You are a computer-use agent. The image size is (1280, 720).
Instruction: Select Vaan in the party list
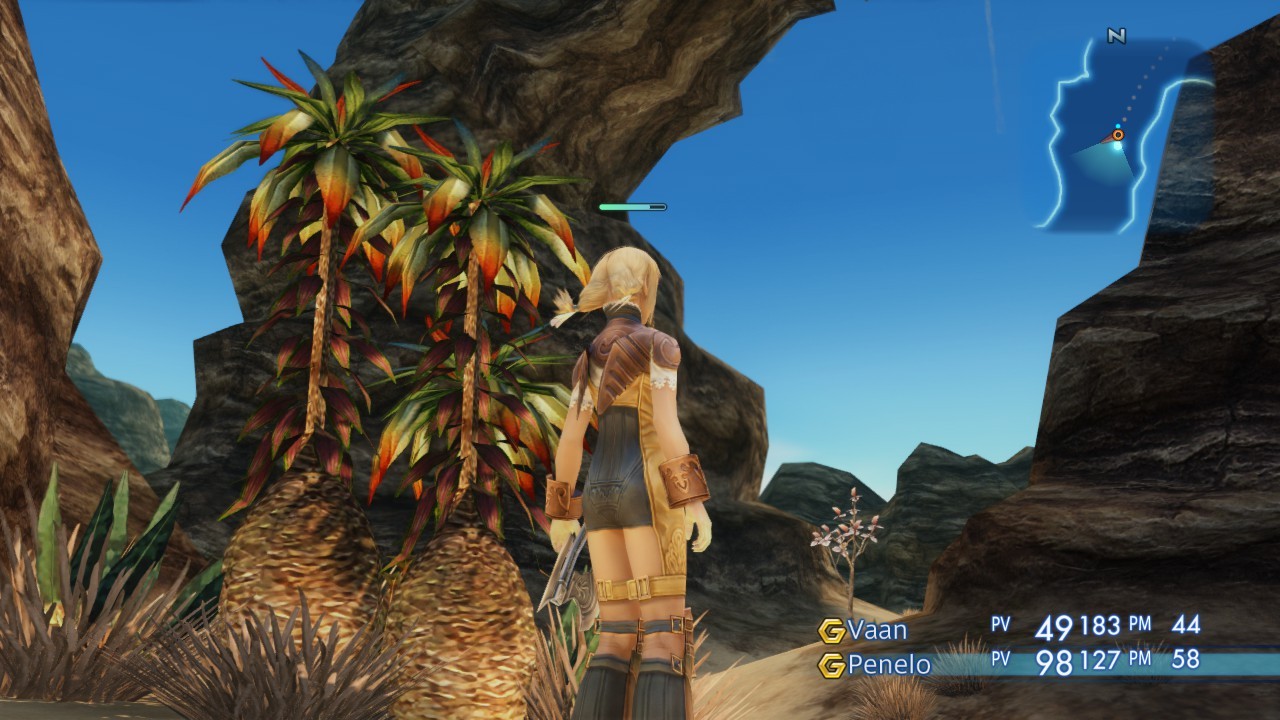point(877,630)
